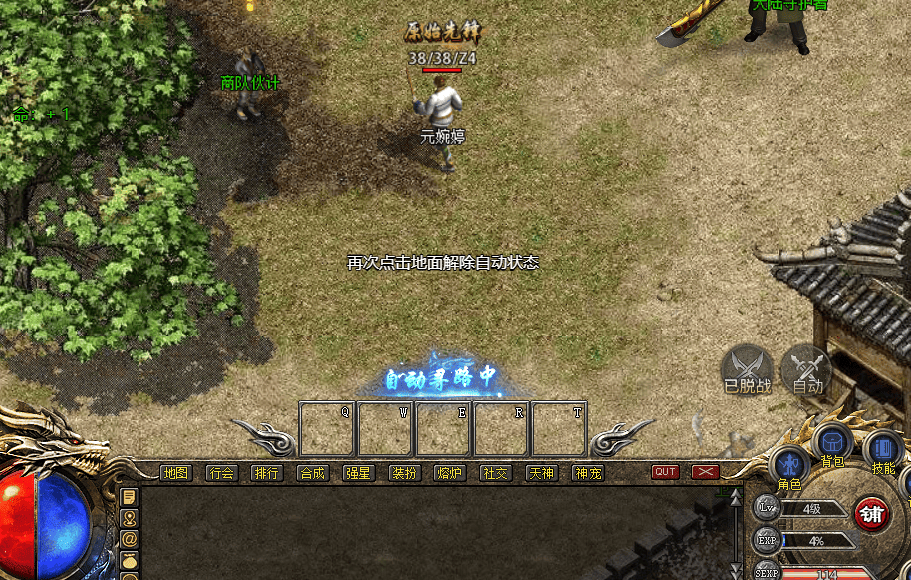Open the 熔炉 furnace menu
This screenshot has height=580, width=911.
tap(450, 473)
